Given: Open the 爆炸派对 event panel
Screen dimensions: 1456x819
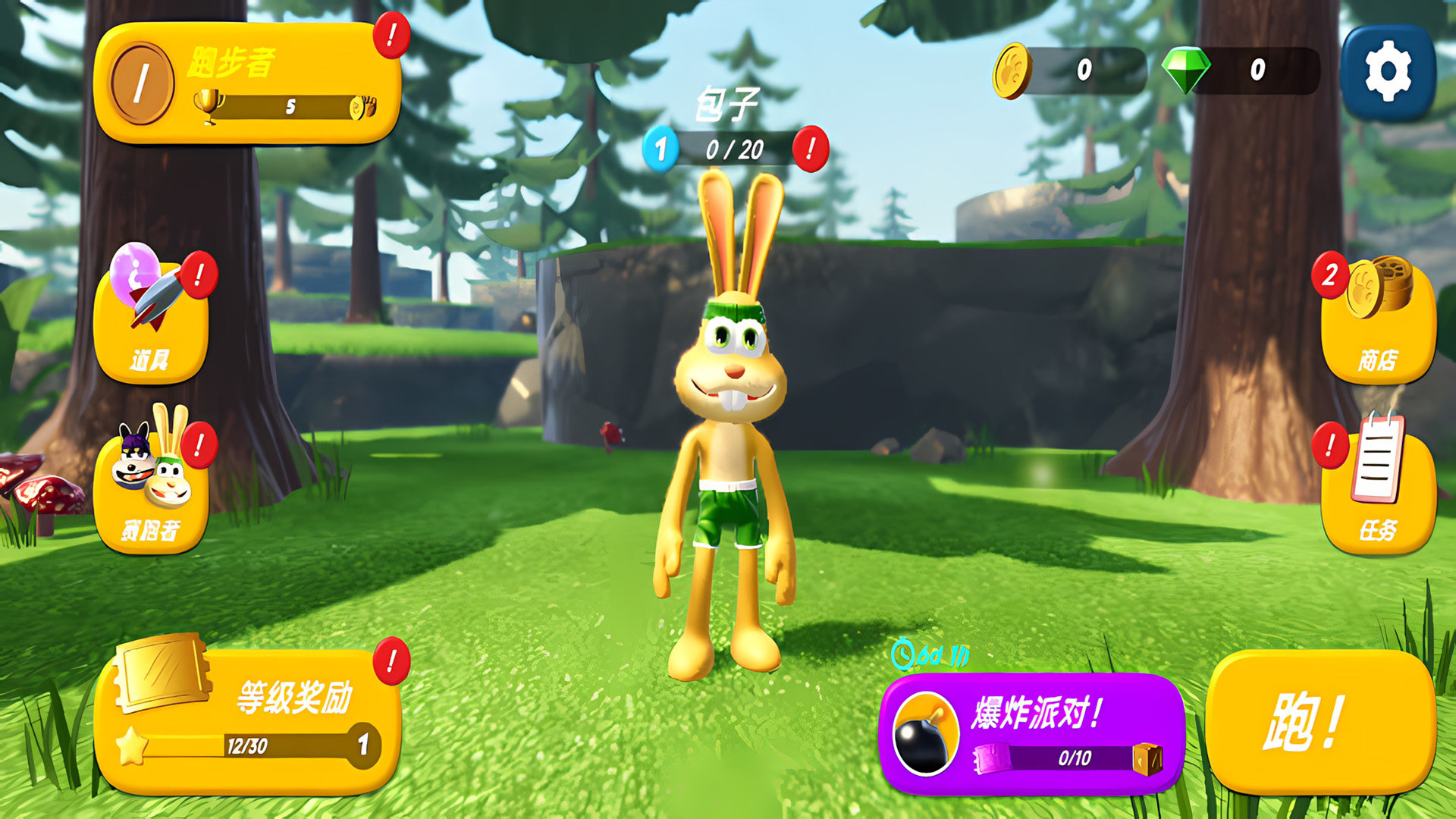Looking at the screenshot, I should [1031, 733].
